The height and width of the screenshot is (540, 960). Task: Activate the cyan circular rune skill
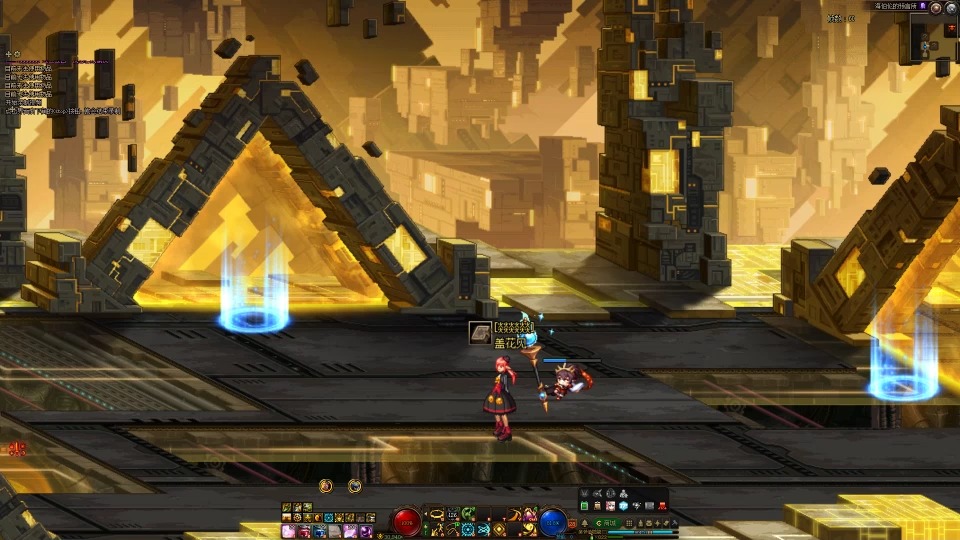coord(467,529)
